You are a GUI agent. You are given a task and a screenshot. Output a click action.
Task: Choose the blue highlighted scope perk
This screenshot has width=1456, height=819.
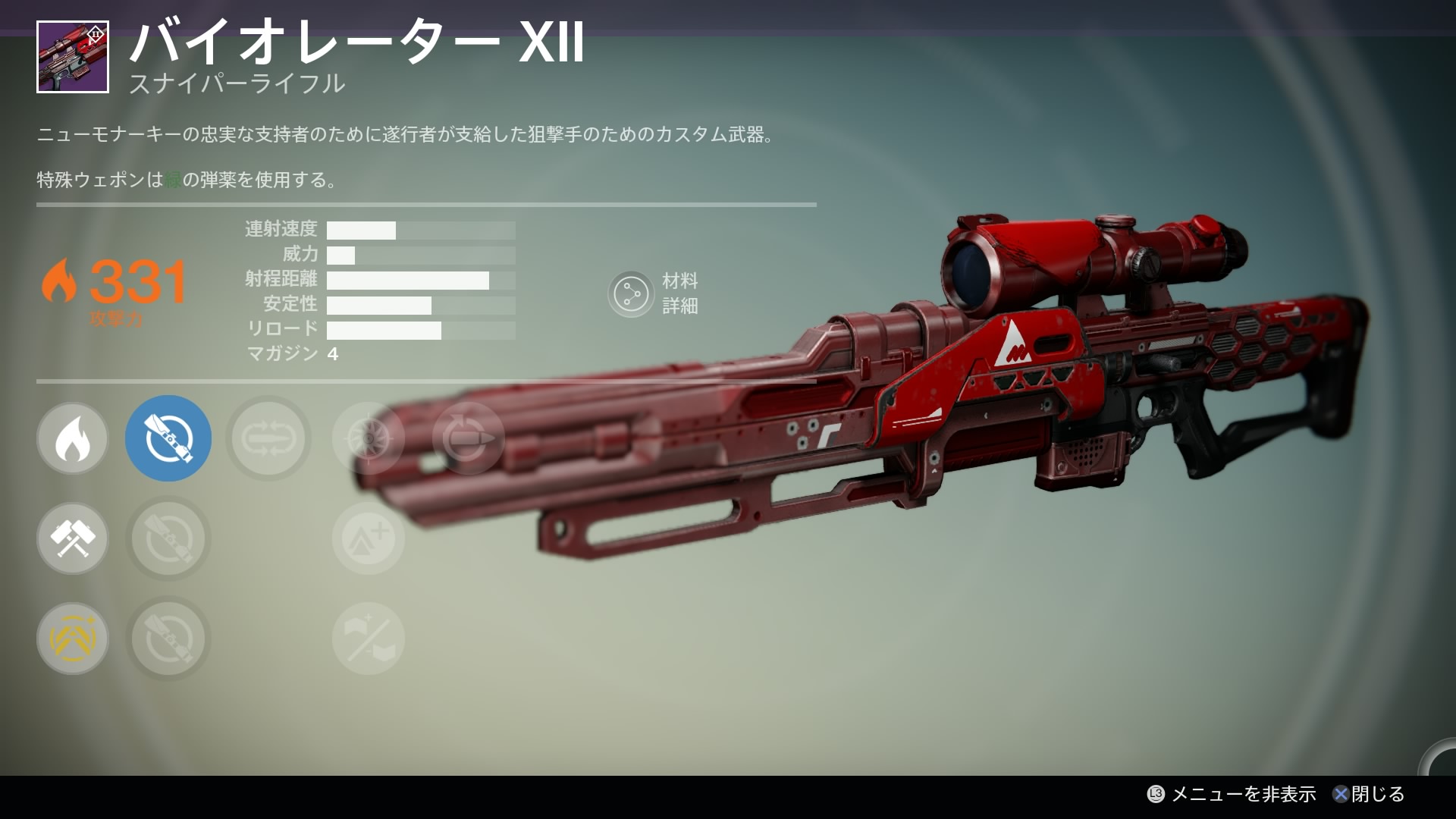pyautogui.click(x=168, y=438)
